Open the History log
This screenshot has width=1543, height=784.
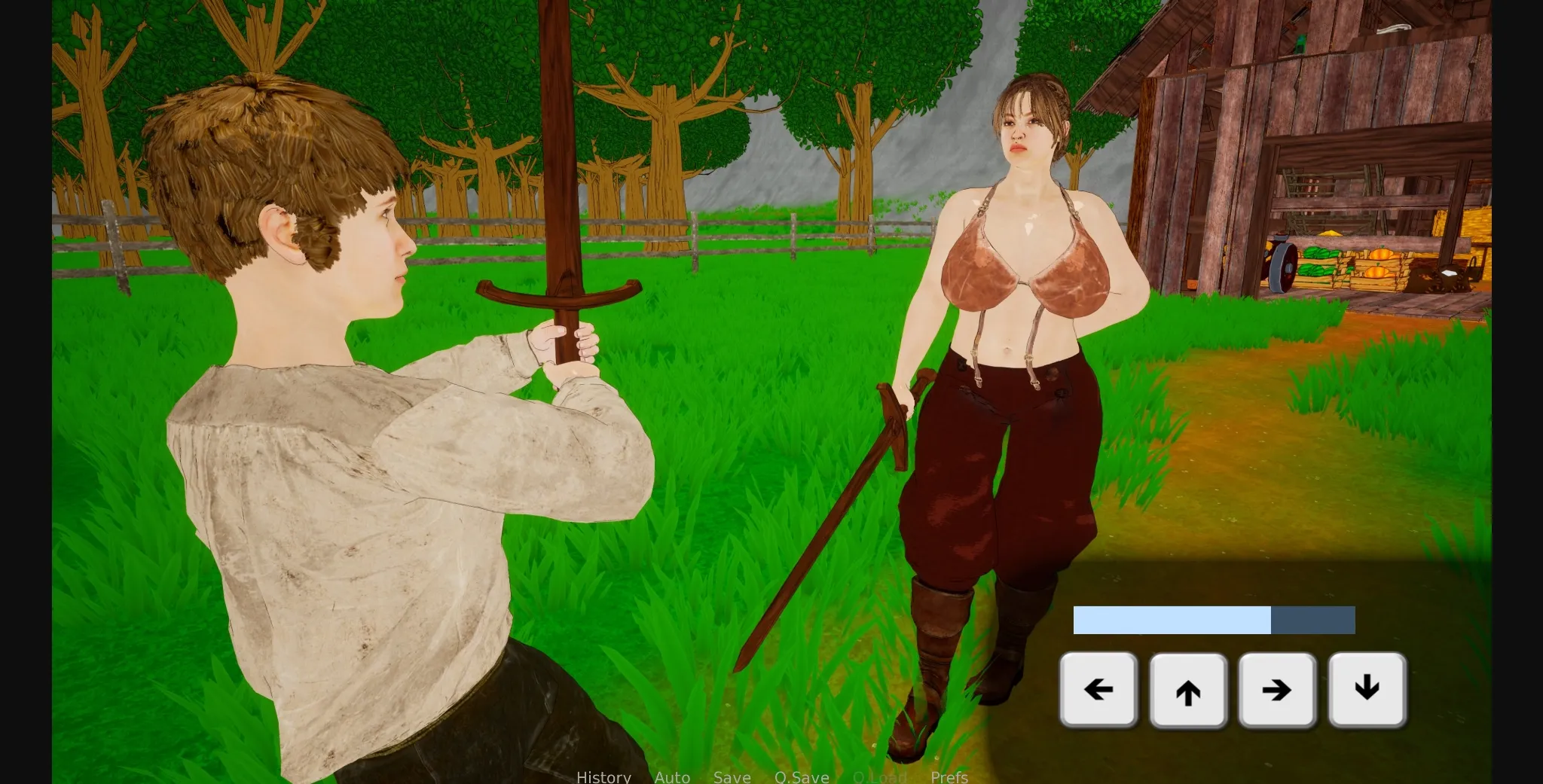point(603,777)
